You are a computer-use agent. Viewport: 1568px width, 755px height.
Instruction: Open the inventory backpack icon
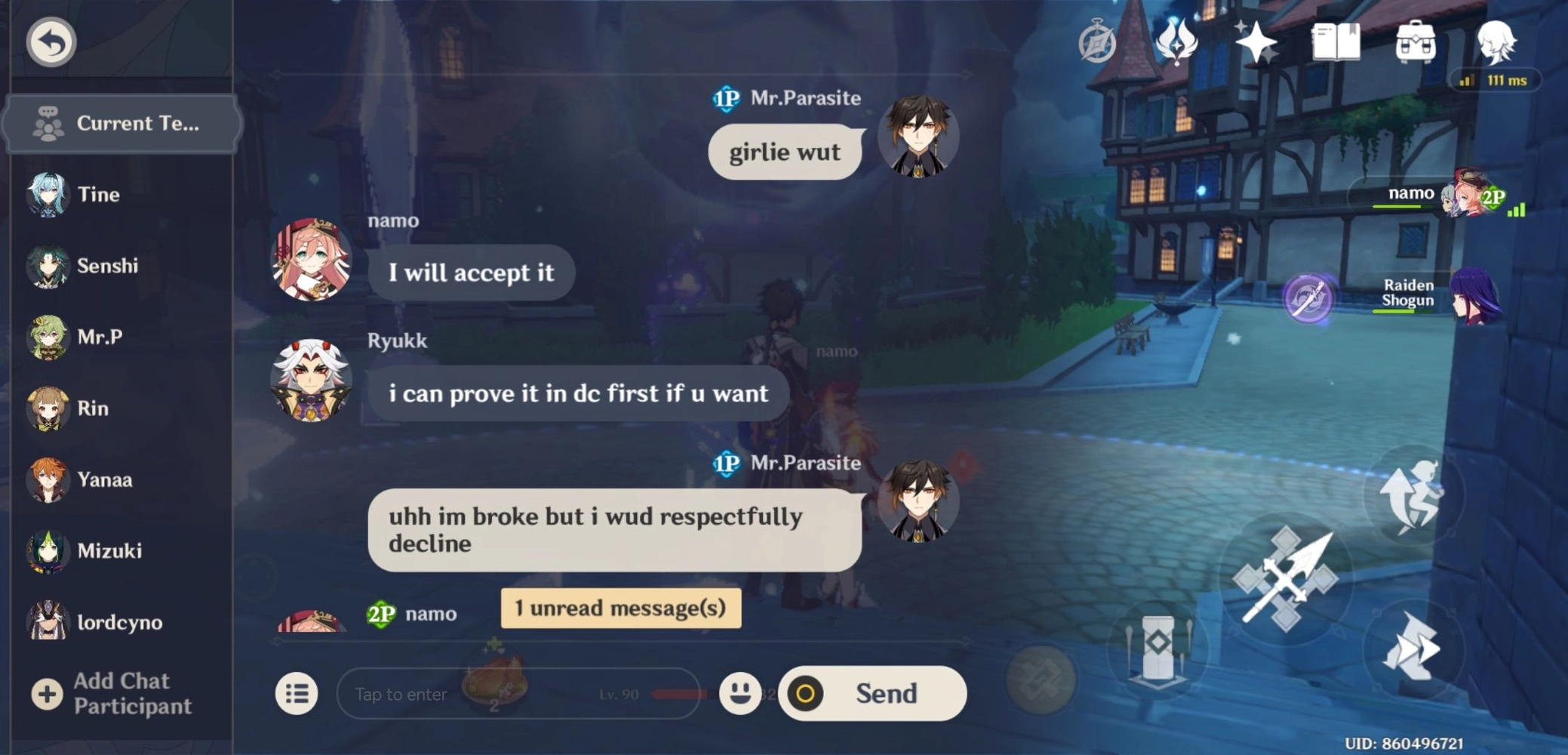click(1417, 42)
